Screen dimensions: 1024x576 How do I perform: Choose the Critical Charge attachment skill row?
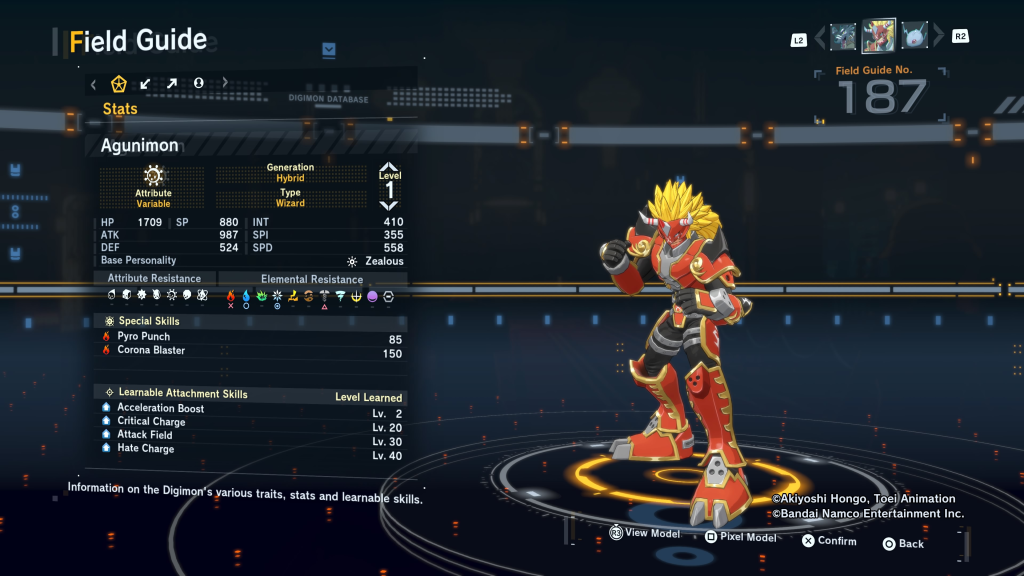click(x=151, y=422)
